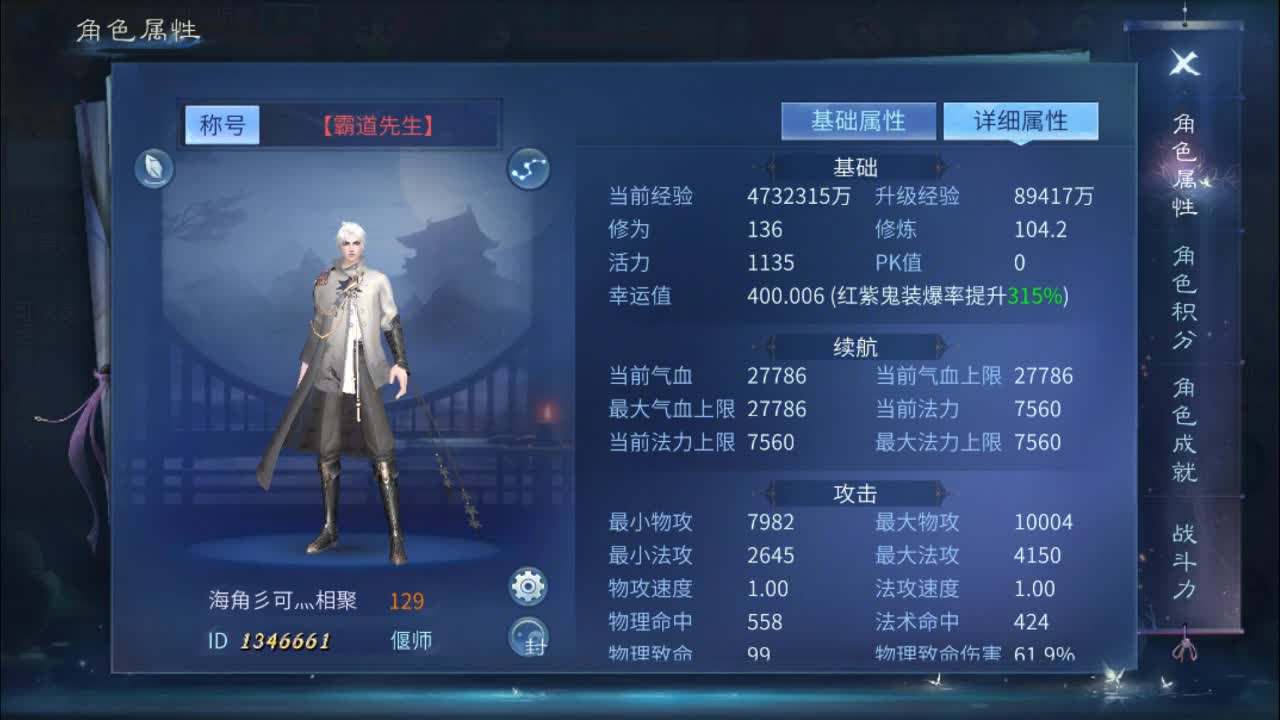Click the green 315% drop rate bonus text
Image resolution: width=1280 pixels, height=720 pixels.
pos(1033,296)
